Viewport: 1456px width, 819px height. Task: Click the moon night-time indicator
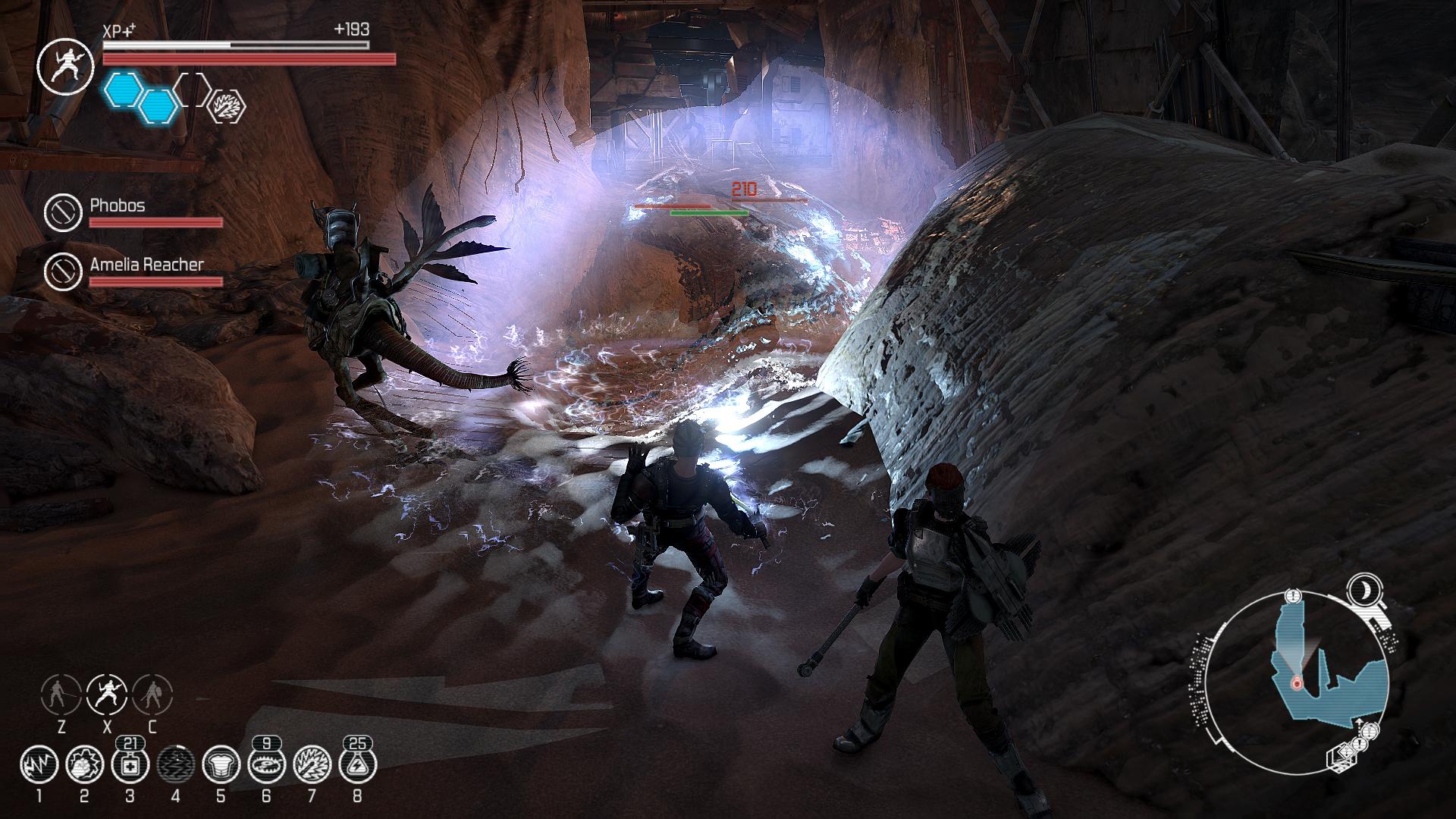pyautogui.click(x=1363, y=589)
